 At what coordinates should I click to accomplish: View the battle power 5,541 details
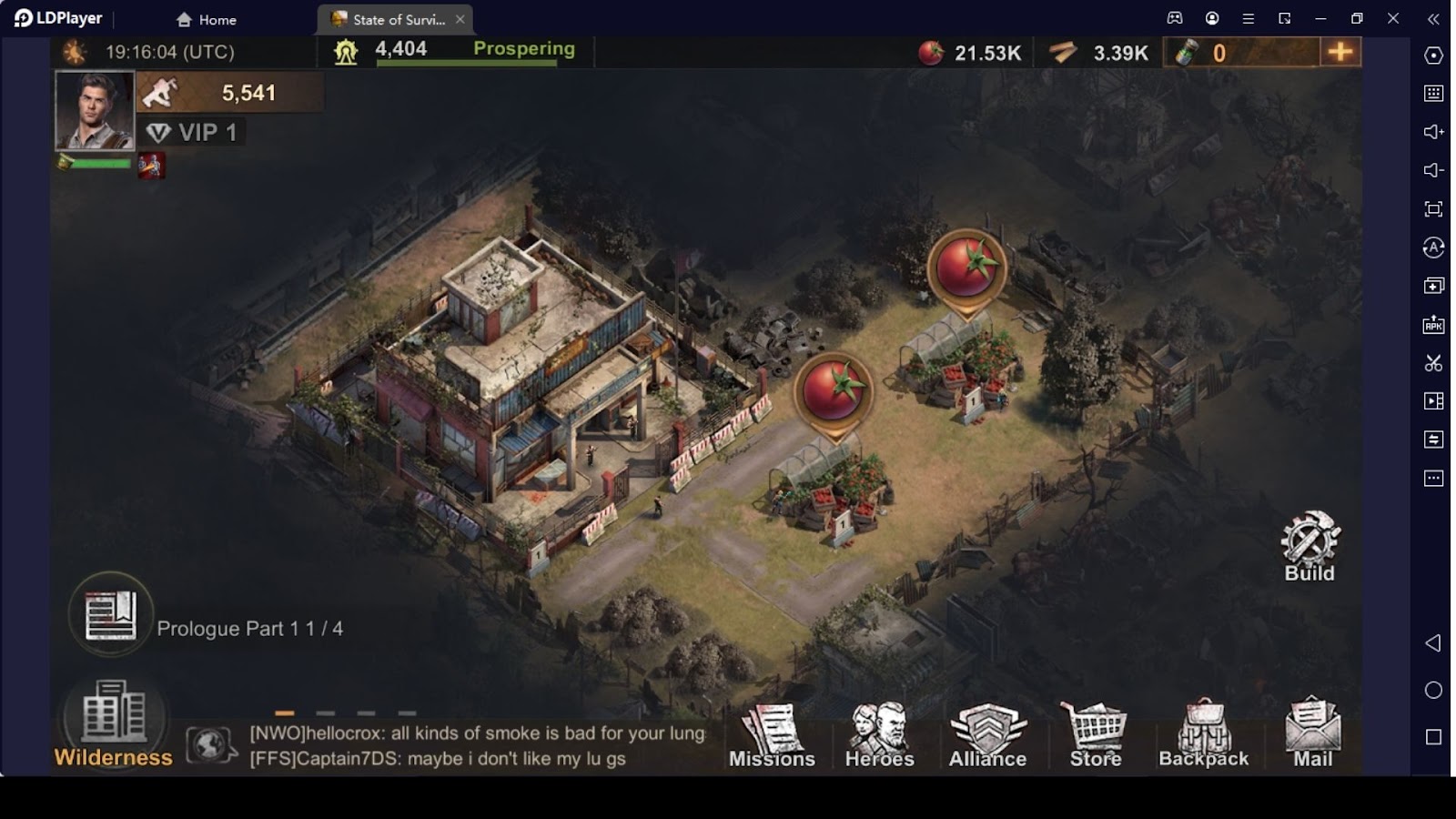pyautogui.click(x=229, y=93)
